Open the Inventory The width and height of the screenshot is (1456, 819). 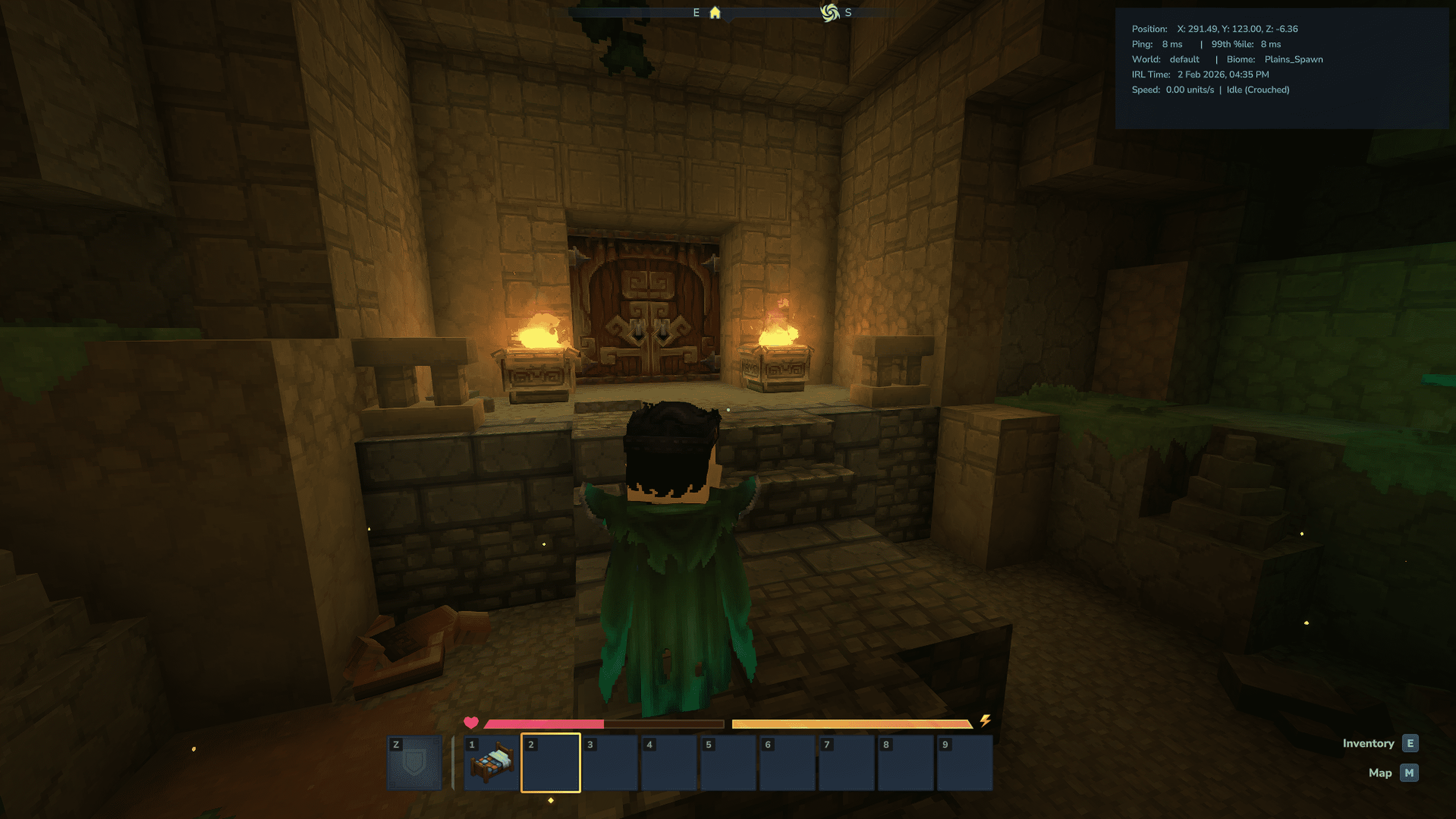pos(1410,743)
